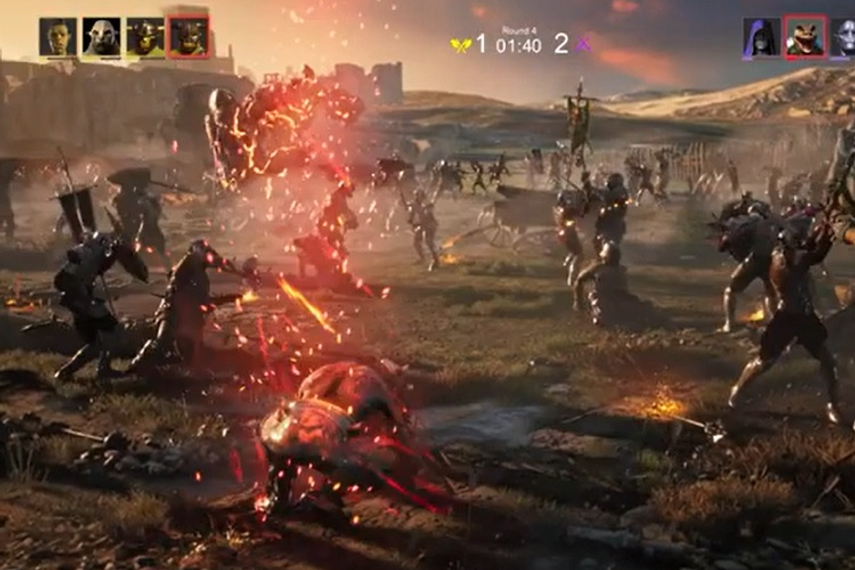Select the dark-haired human hero portrait
The height and width of the screenshot is (570, 855).
(58, 37)
